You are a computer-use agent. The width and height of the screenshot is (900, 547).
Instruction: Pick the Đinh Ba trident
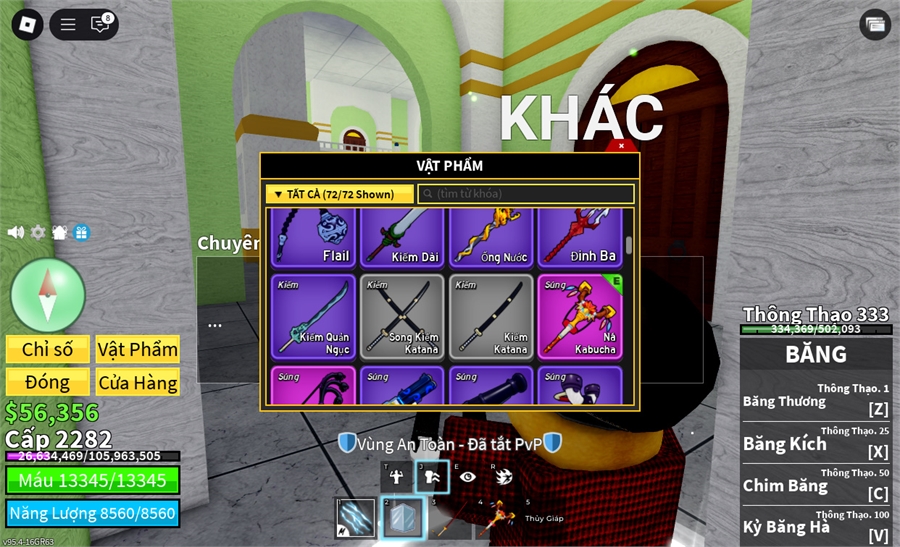(x=580, y=237)
